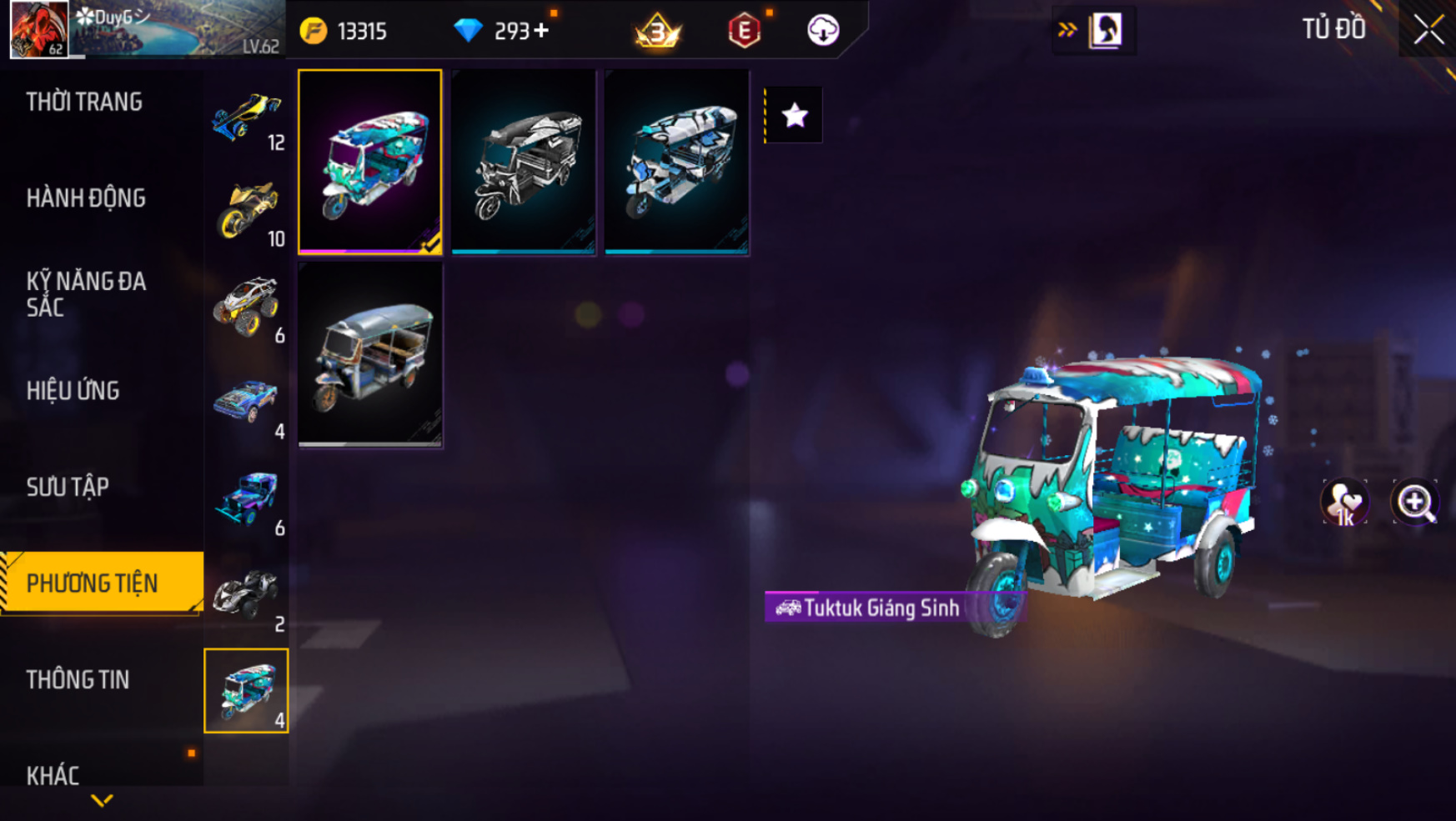
Task: Add more diamonds with the plus button
Action: coord(542,31)
